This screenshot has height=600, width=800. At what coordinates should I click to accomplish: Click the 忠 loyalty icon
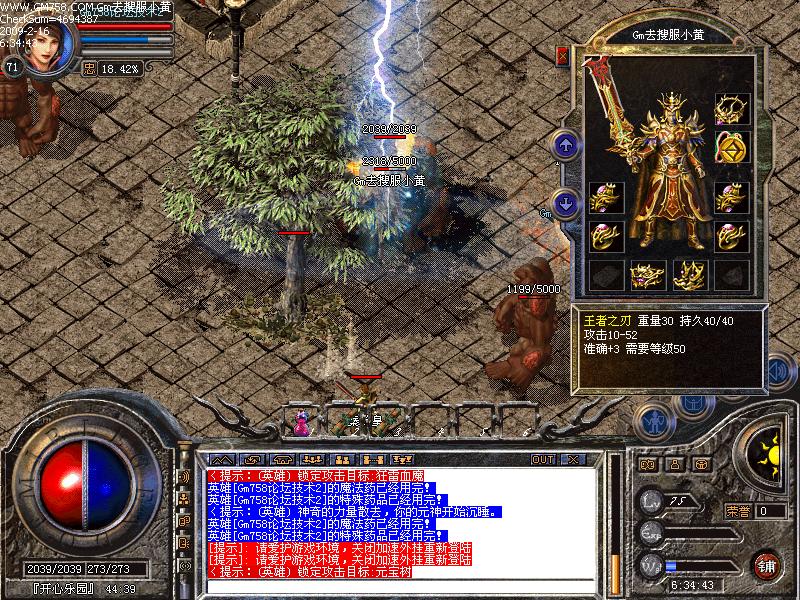click(x=89, y=69)
